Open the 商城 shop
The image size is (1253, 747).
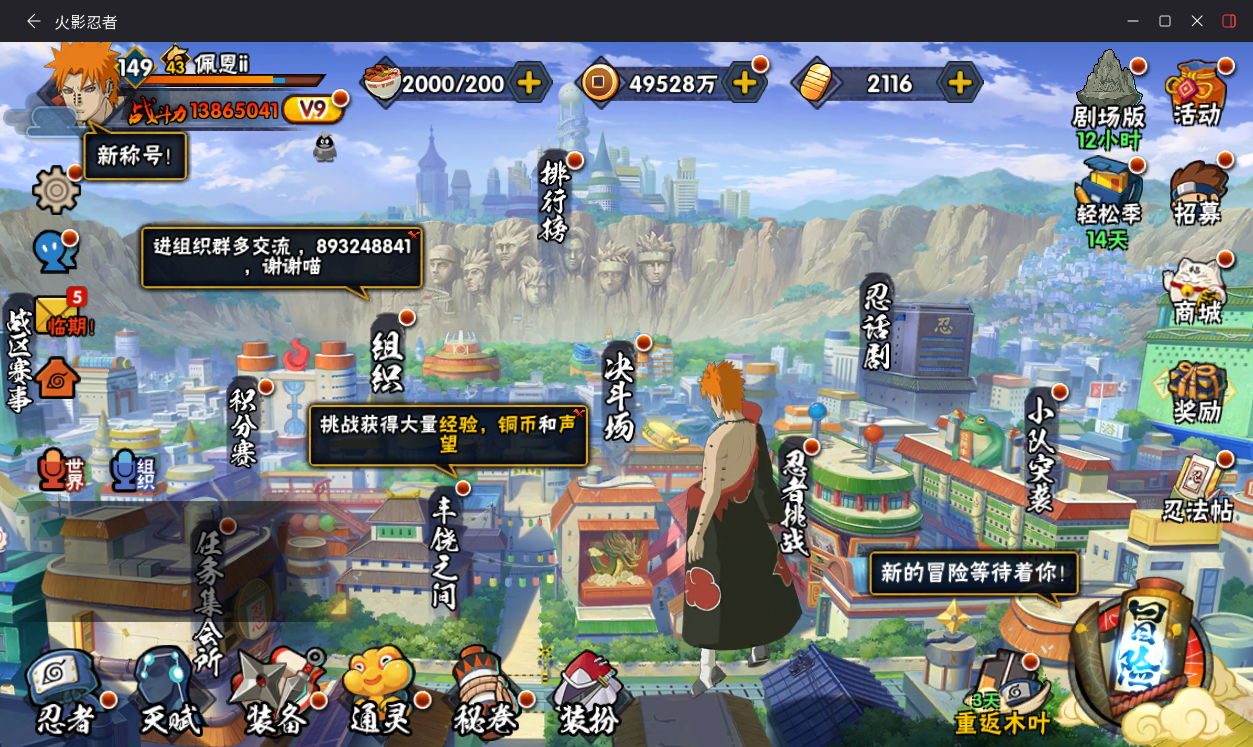point(1197,292)
